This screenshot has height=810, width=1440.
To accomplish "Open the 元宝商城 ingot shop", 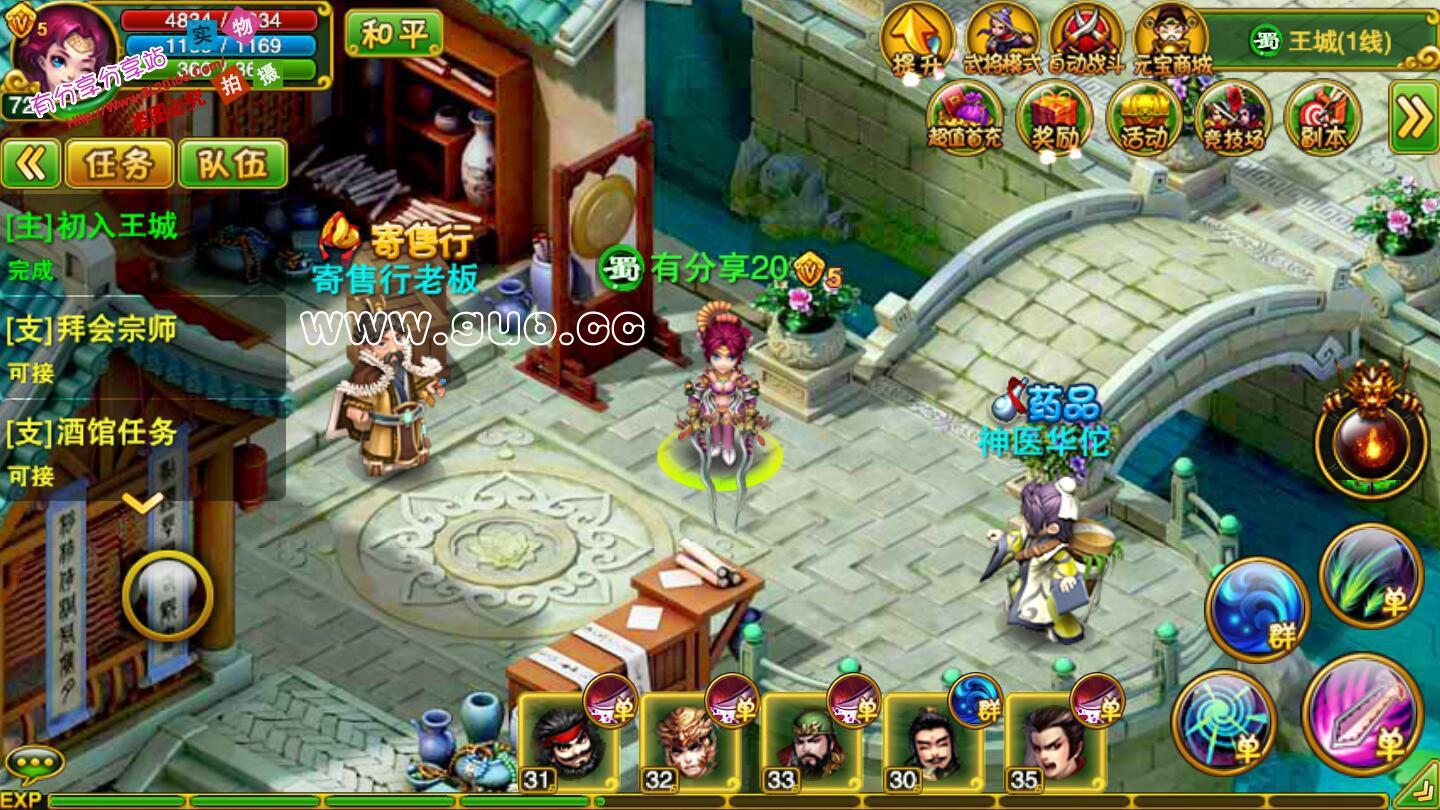I will (x=1171, y=40).
